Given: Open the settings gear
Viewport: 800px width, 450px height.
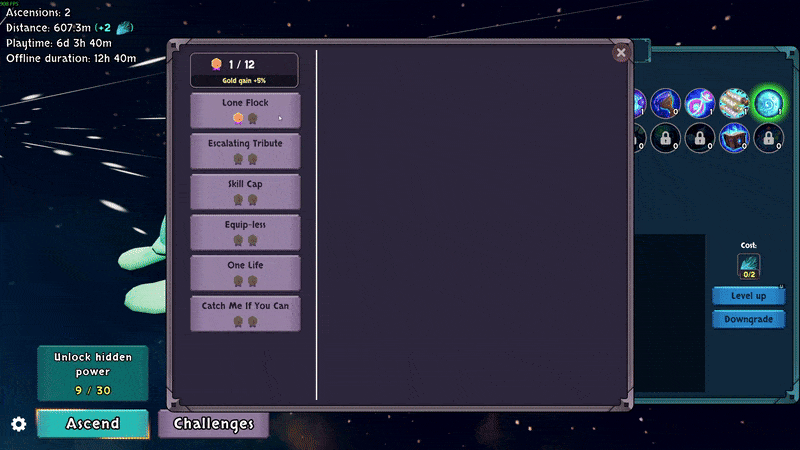Looking at the screenshot, I should (x=18, y=424).
